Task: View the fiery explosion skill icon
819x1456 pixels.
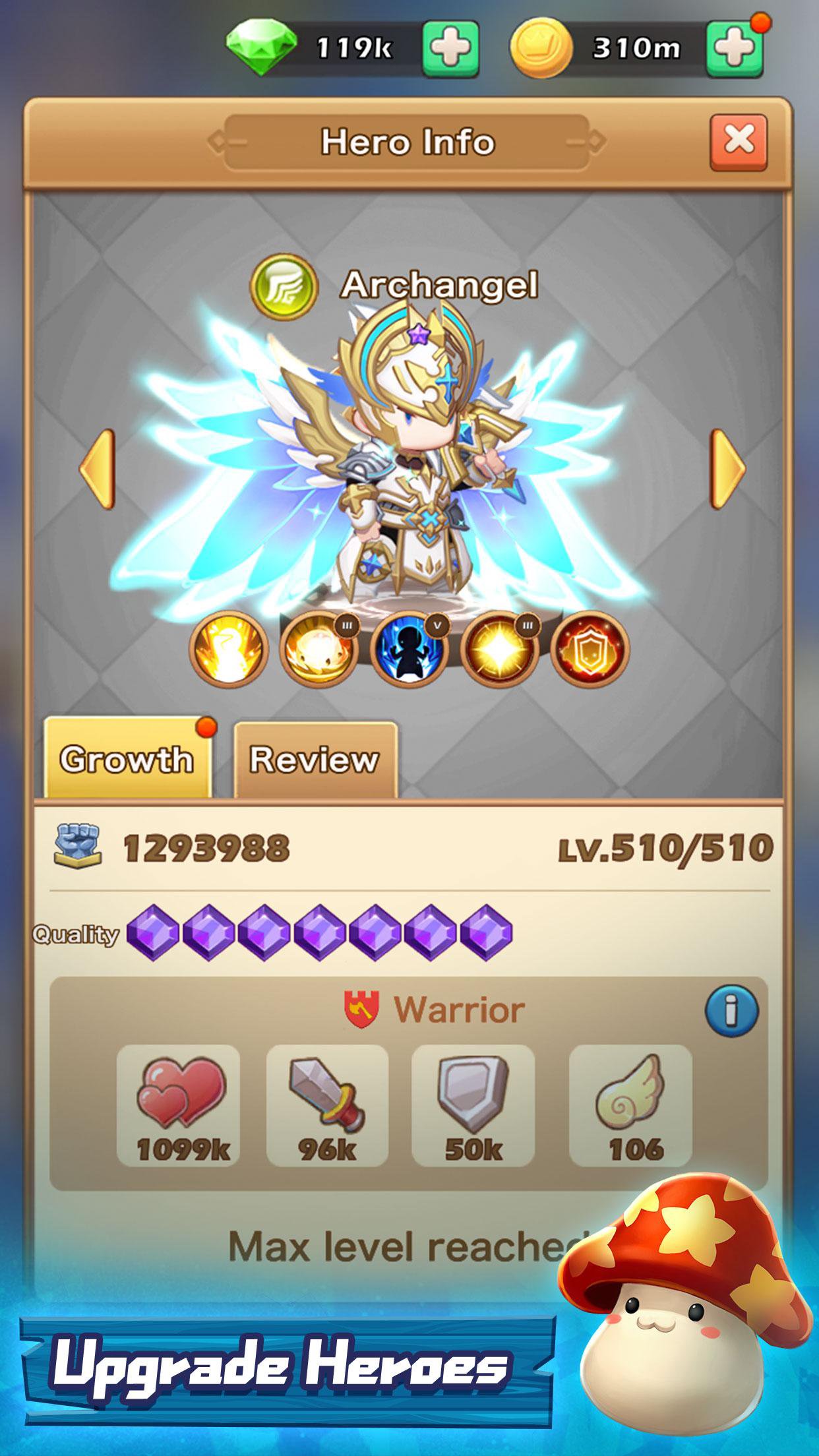Action: 318,650
